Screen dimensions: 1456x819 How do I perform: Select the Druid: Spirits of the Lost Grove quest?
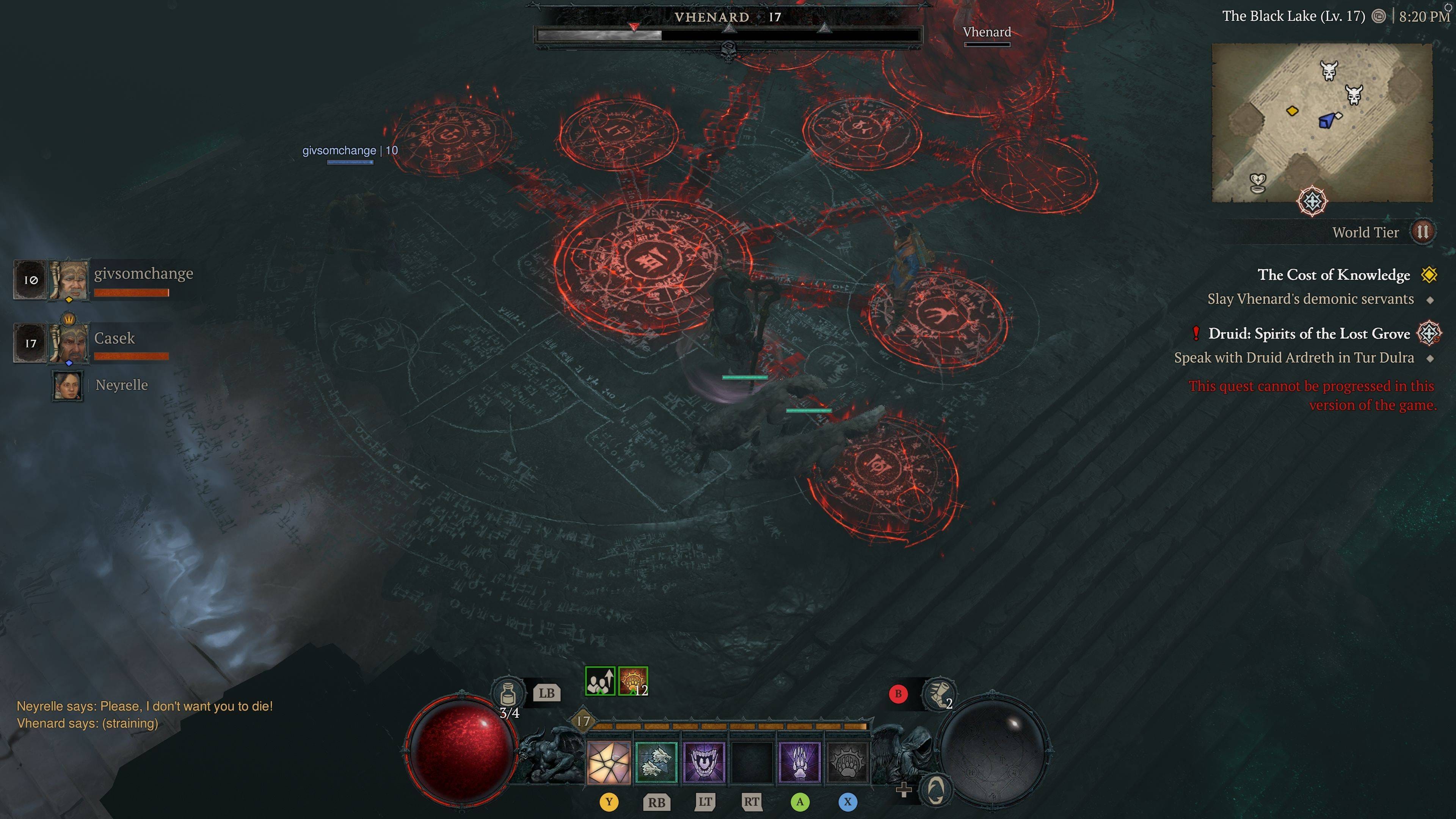tap(1309, 334)
